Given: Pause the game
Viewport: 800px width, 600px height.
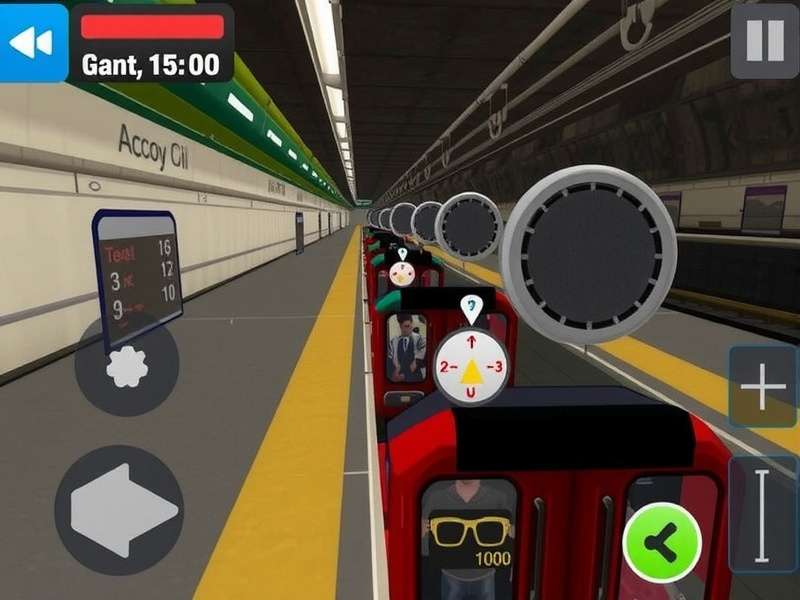Looking at the screenshot, I should (x=765, y=42).
